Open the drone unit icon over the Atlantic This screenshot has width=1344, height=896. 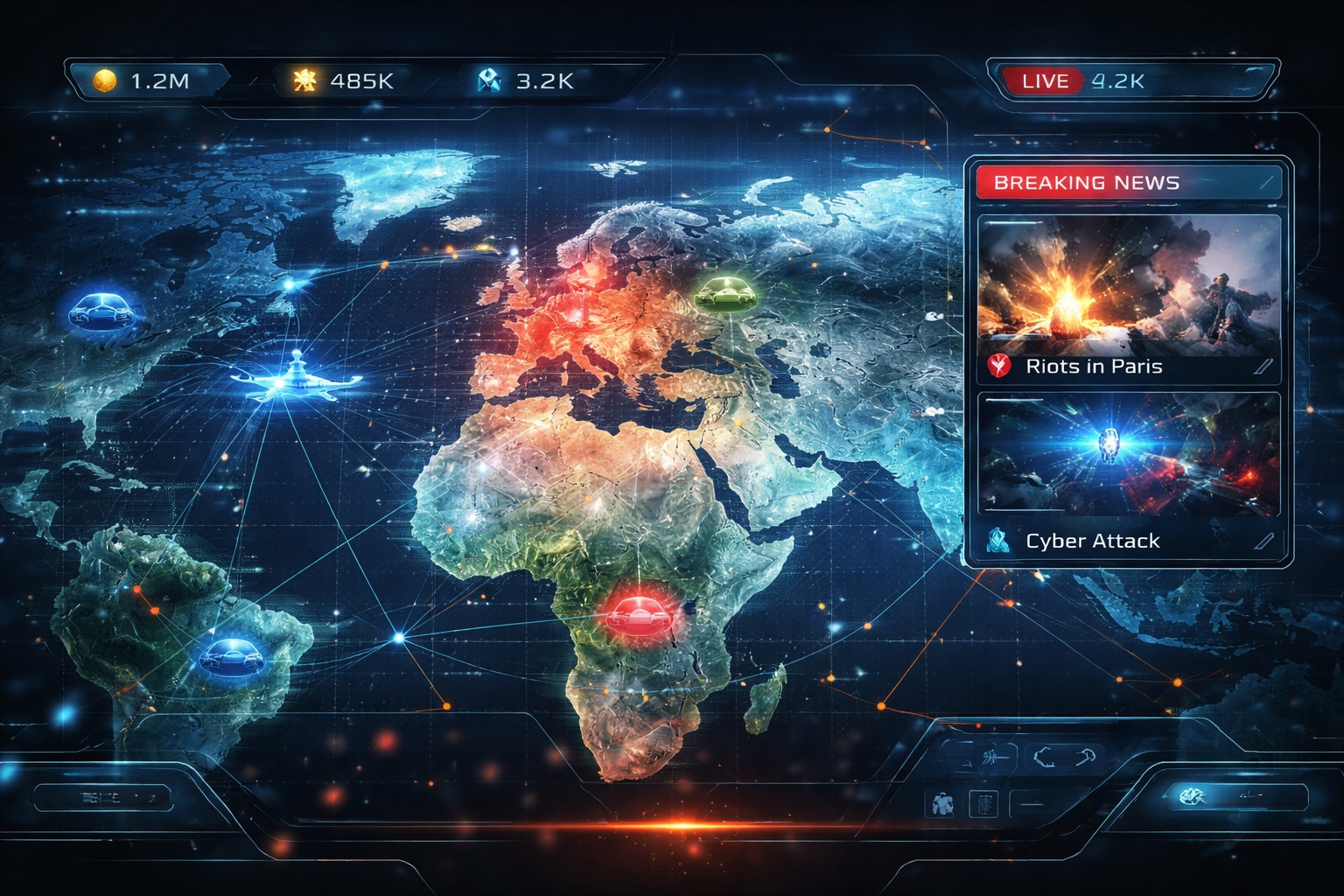(297, 378)
